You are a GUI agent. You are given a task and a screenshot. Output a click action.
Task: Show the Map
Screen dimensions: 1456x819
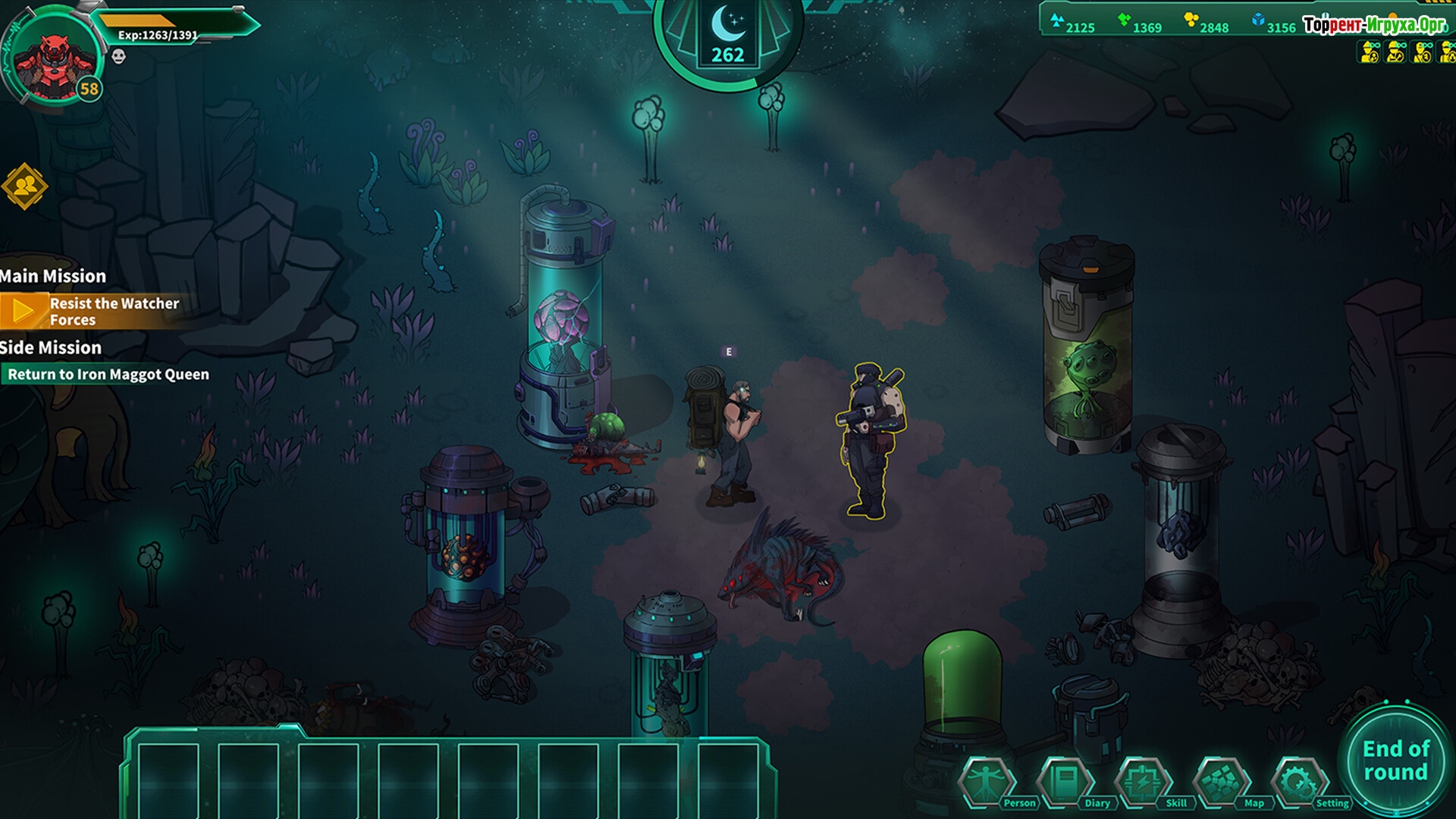click(1222, 781)
